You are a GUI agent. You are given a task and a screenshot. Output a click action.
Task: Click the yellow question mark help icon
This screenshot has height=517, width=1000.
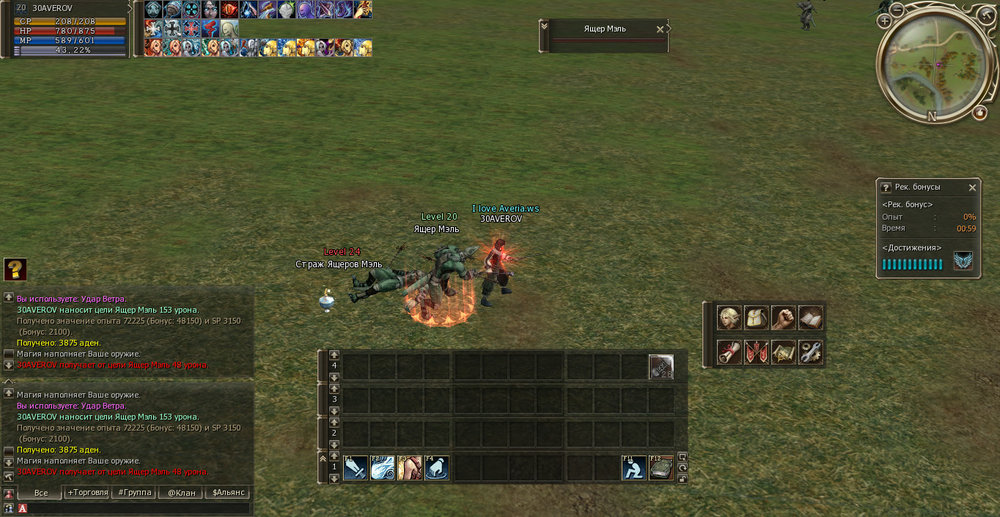coord(14,269)
